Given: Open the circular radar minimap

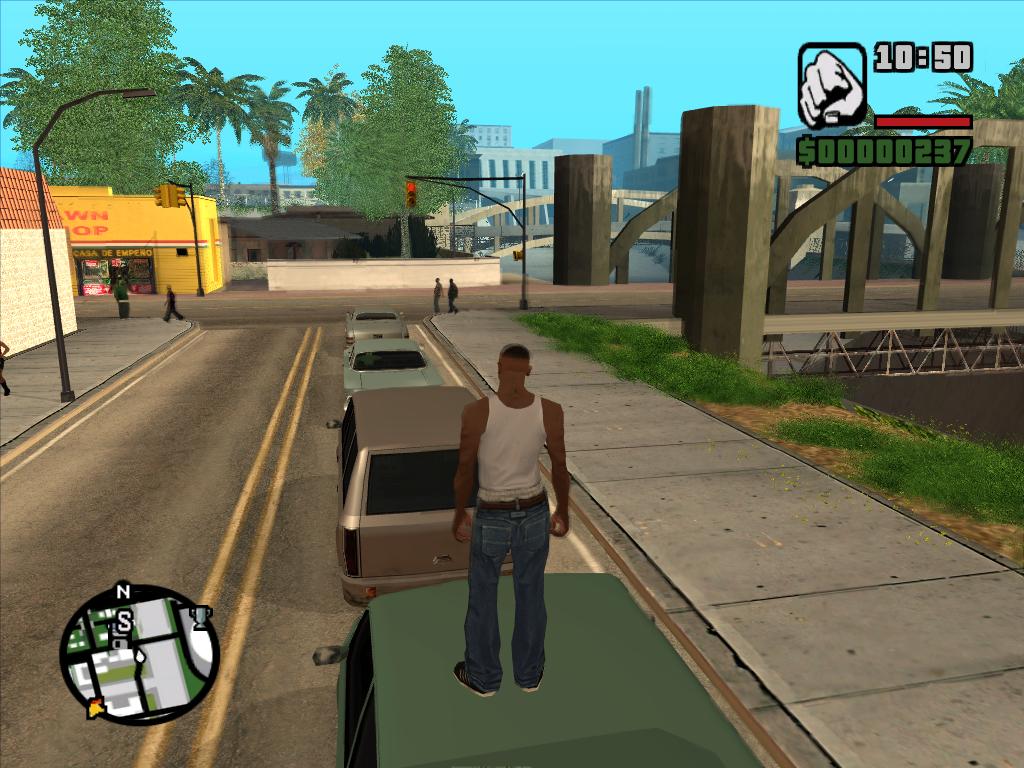Looking at the screenshot, I should coord(138,655).
